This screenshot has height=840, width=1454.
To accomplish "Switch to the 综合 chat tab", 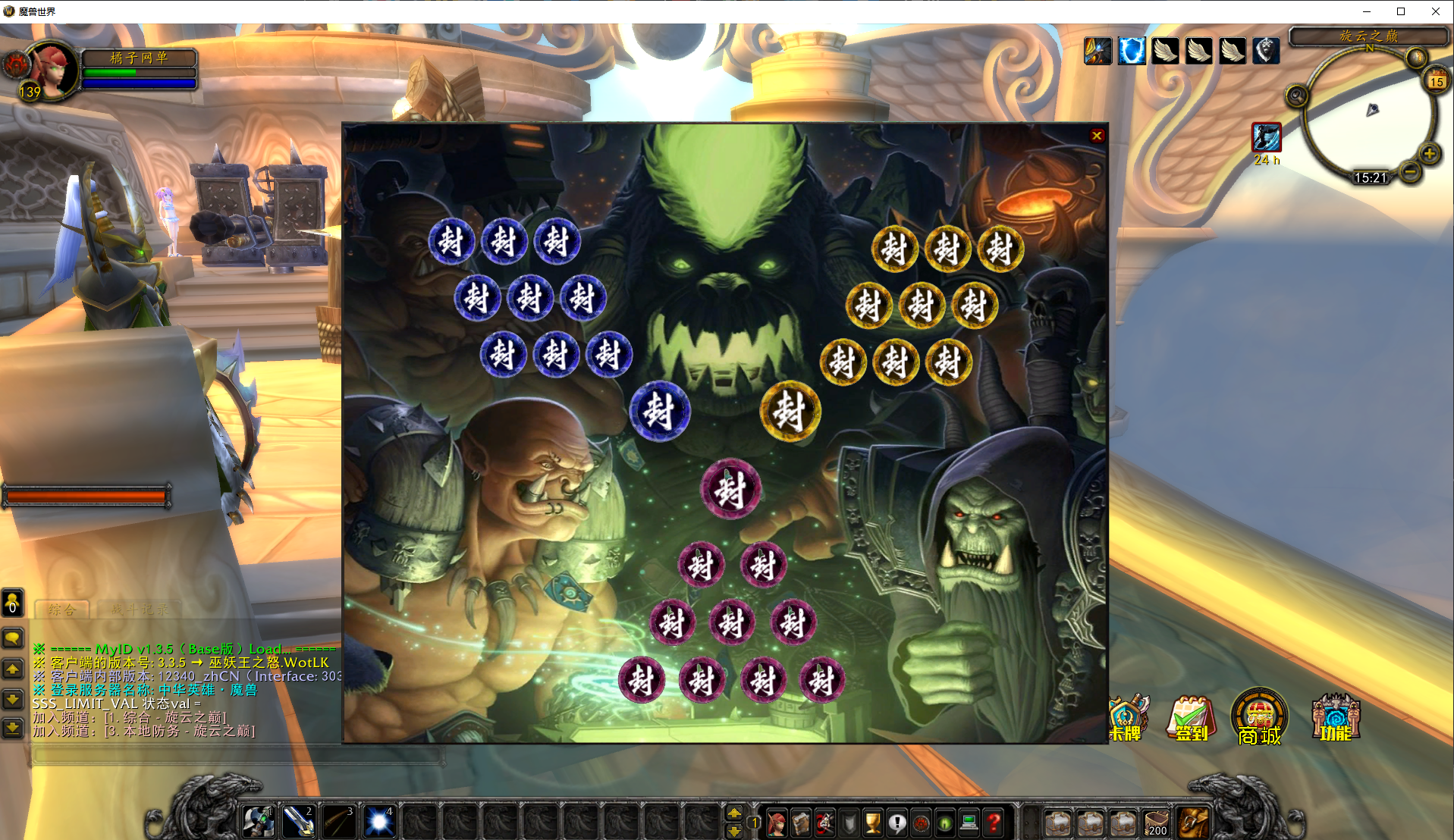I will pyautogui.click(x=62, y=610).
